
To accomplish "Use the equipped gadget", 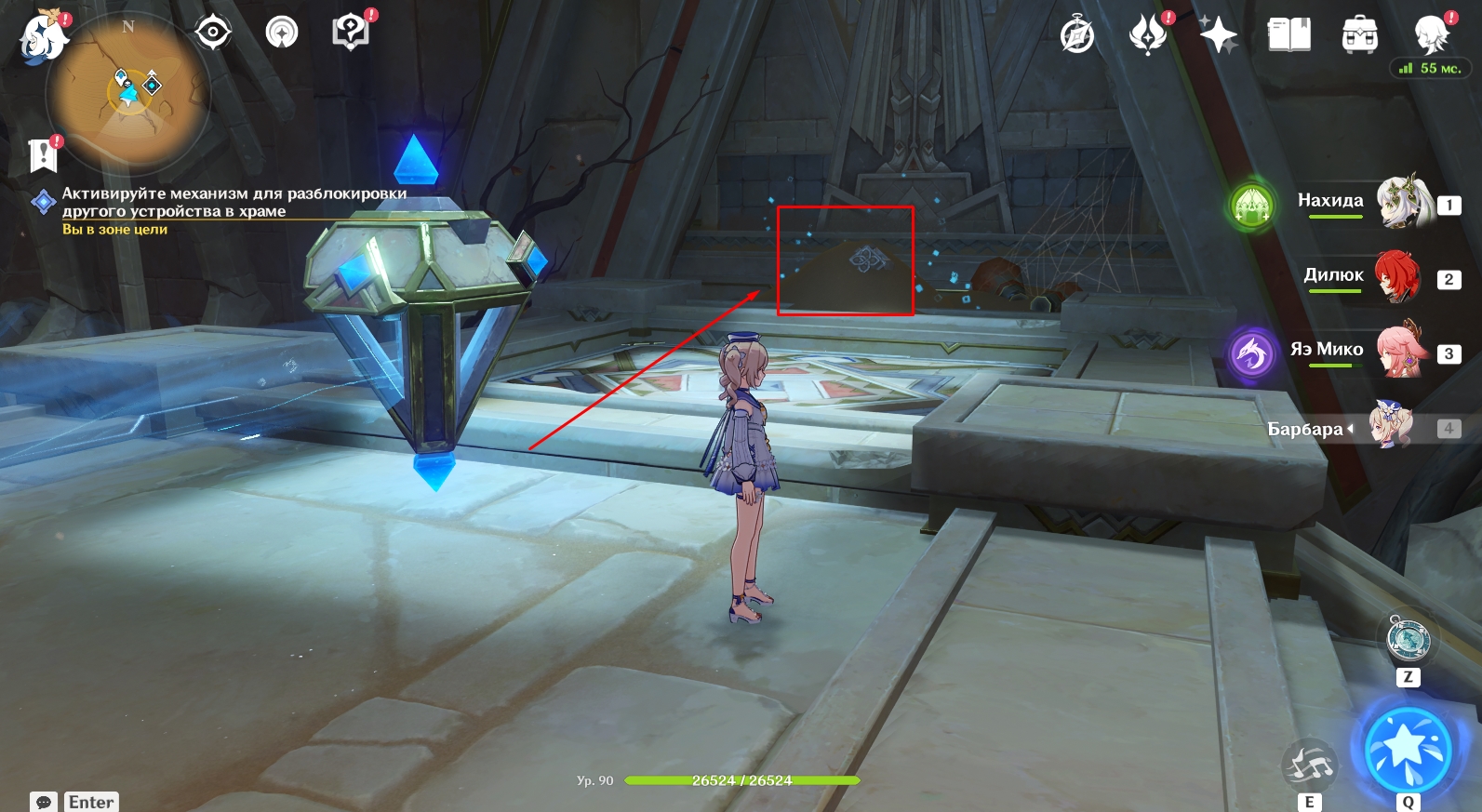I will (1408, 639).
